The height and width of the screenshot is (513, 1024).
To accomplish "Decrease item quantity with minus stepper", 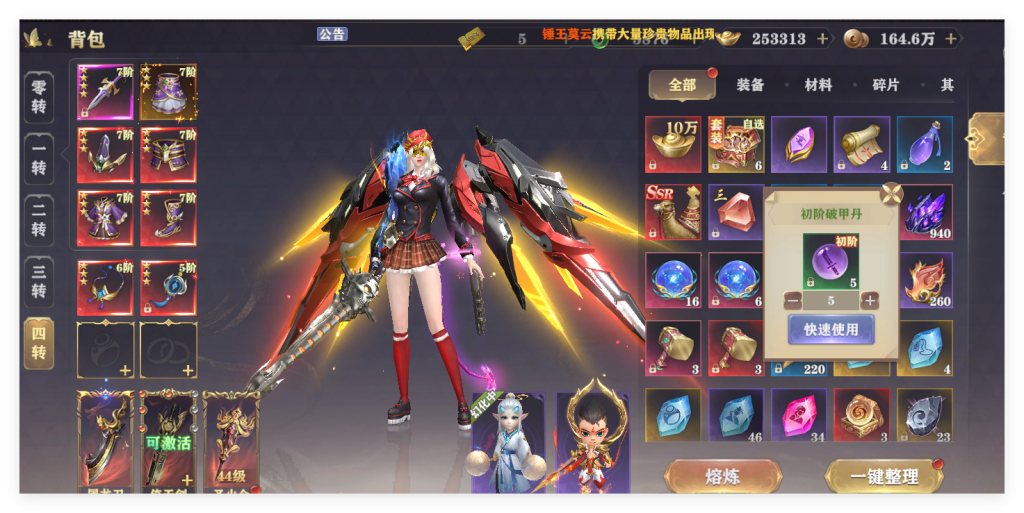I will point(792,300).
